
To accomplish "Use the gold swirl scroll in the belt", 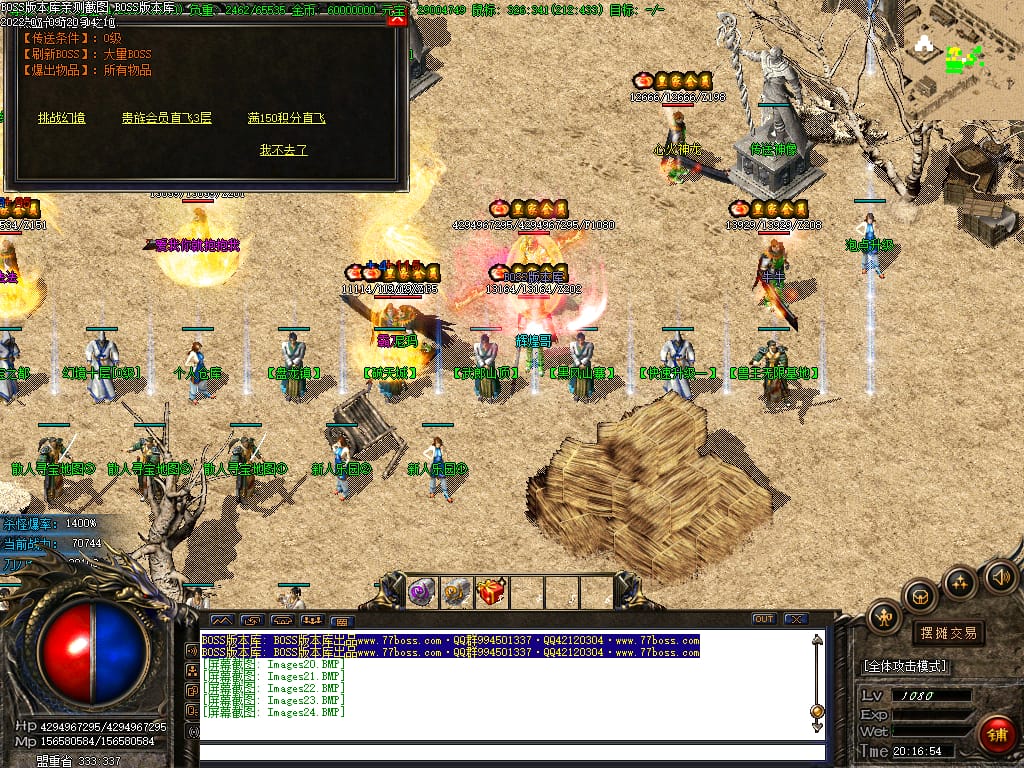I will (455, 592).
